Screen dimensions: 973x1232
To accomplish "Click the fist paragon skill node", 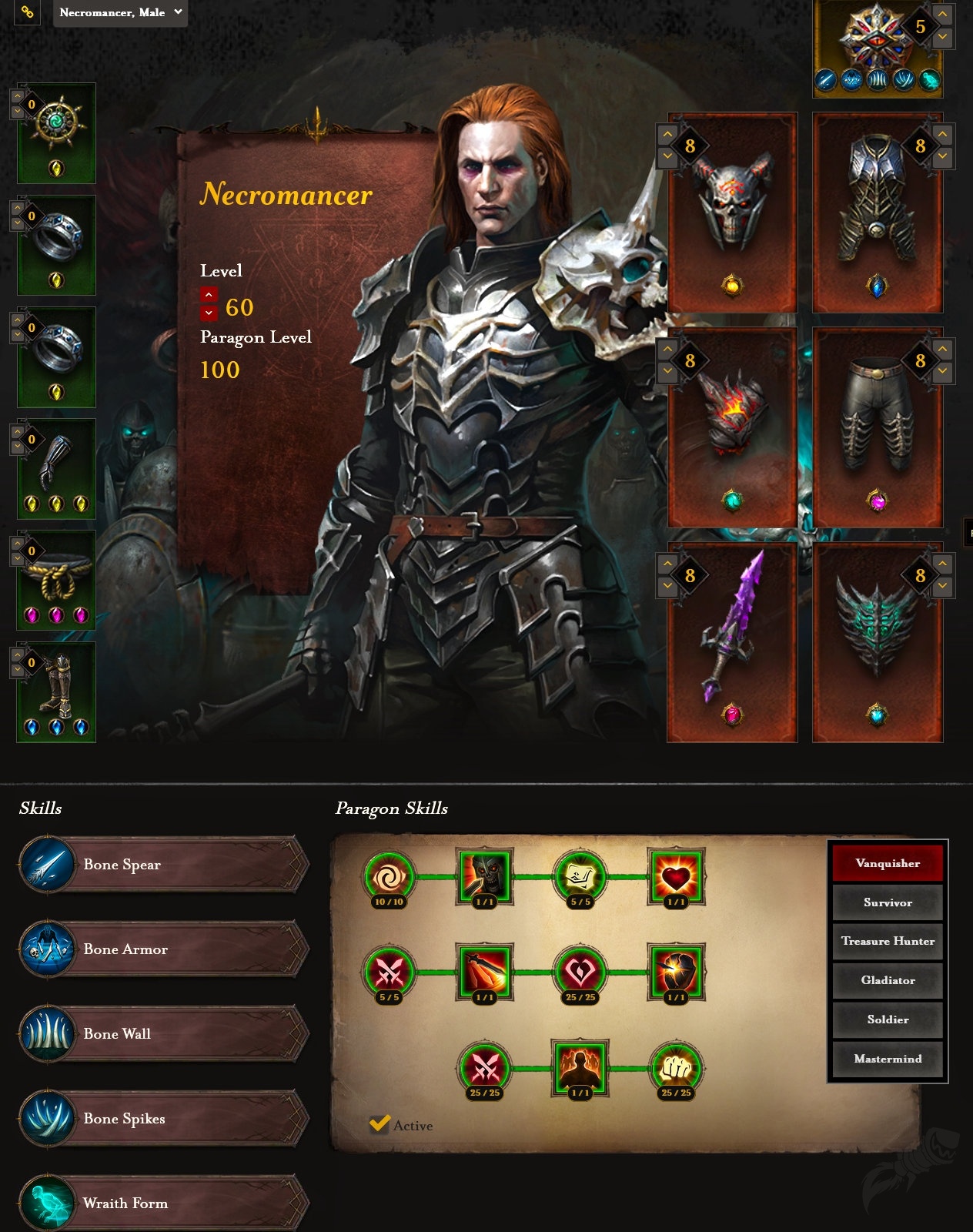I will [676, 1068].
